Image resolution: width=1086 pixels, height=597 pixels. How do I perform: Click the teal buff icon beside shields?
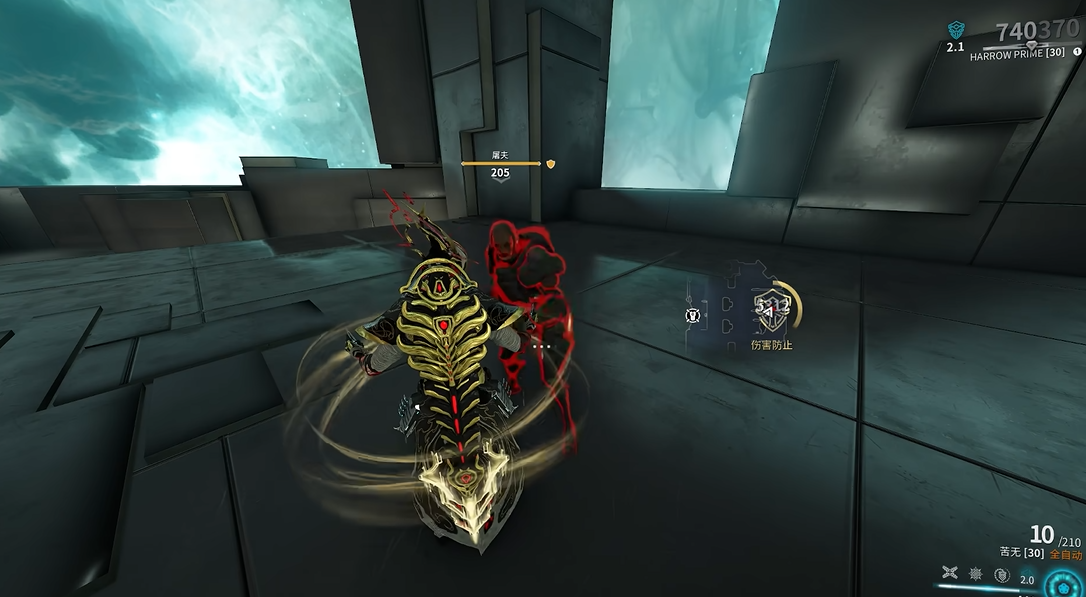point(955,30)
